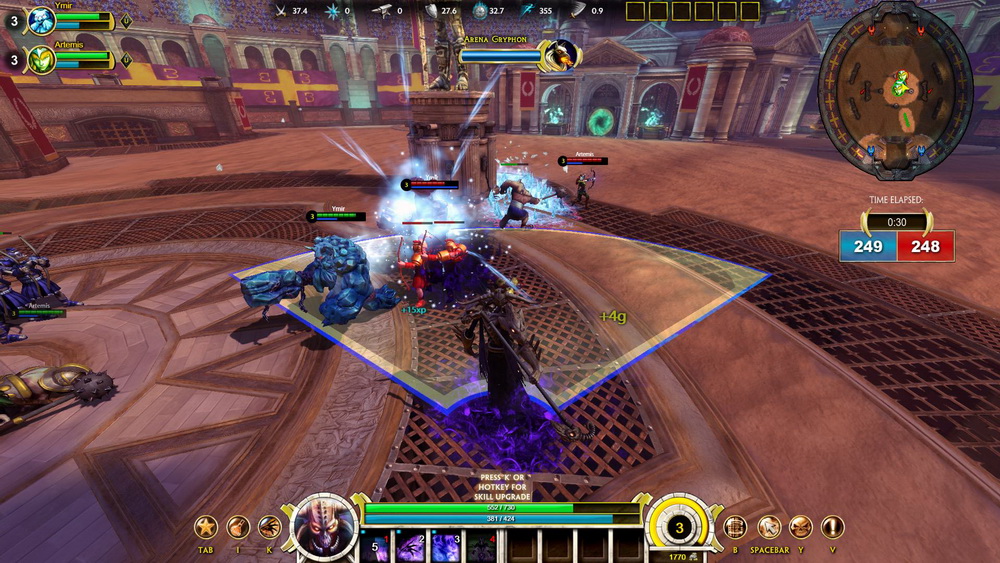Click the circular arena minimap
The width and height of the screenshot is (1000, 563).
click(x=894, y=90)
